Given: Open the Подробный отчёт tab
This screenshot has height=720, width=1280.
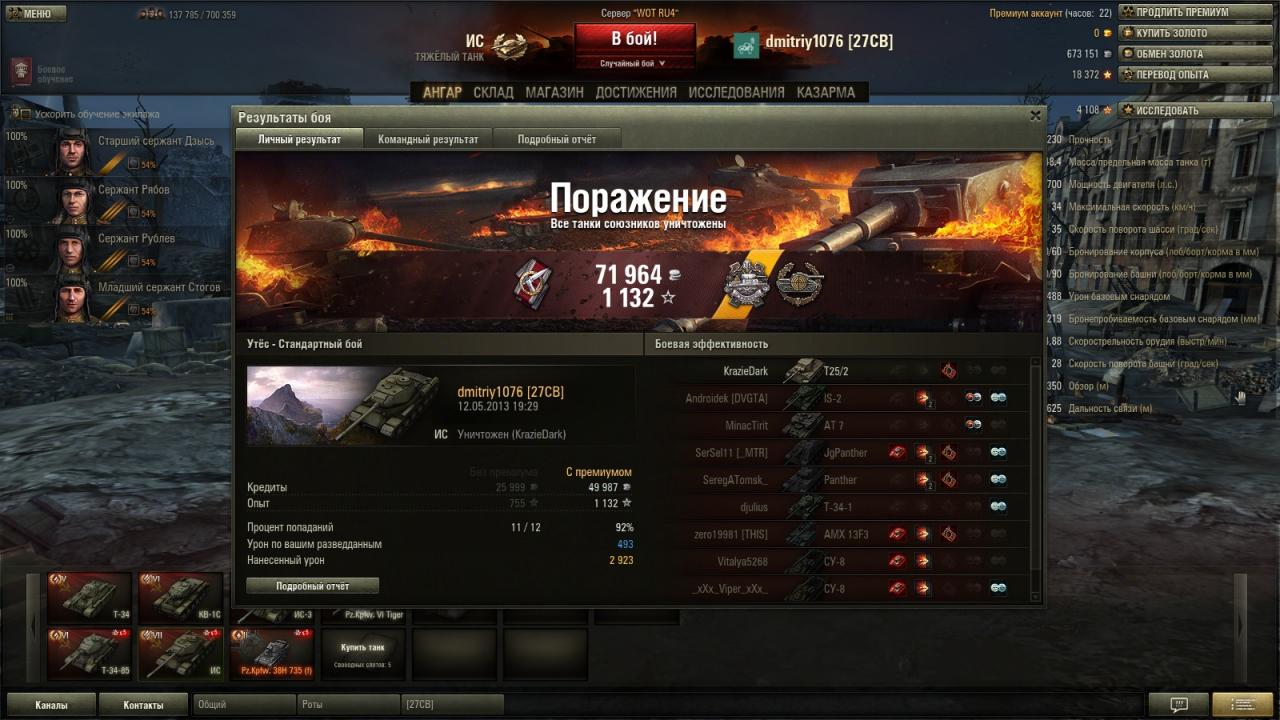Looking at the screenshot, I should [x=556, y=139].
